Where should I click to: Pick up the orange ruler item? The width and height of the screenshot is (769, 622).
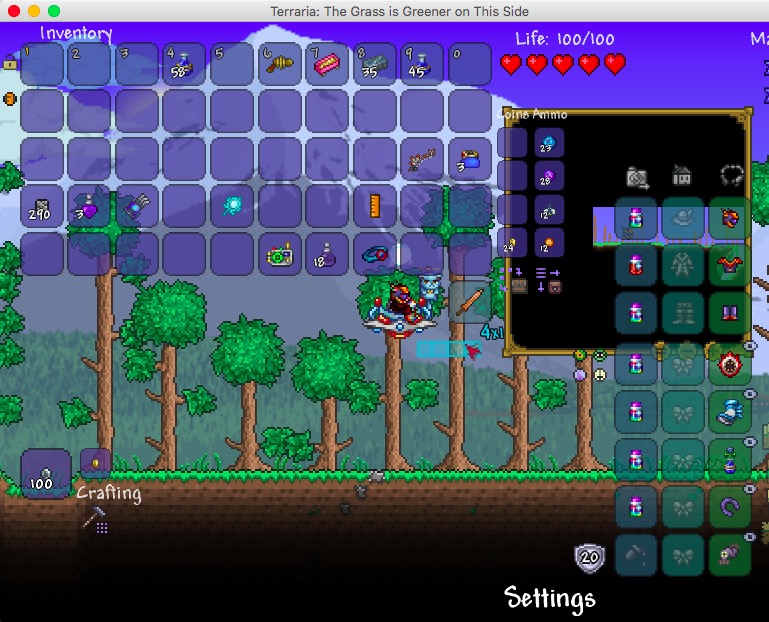[x=375, y=207]
